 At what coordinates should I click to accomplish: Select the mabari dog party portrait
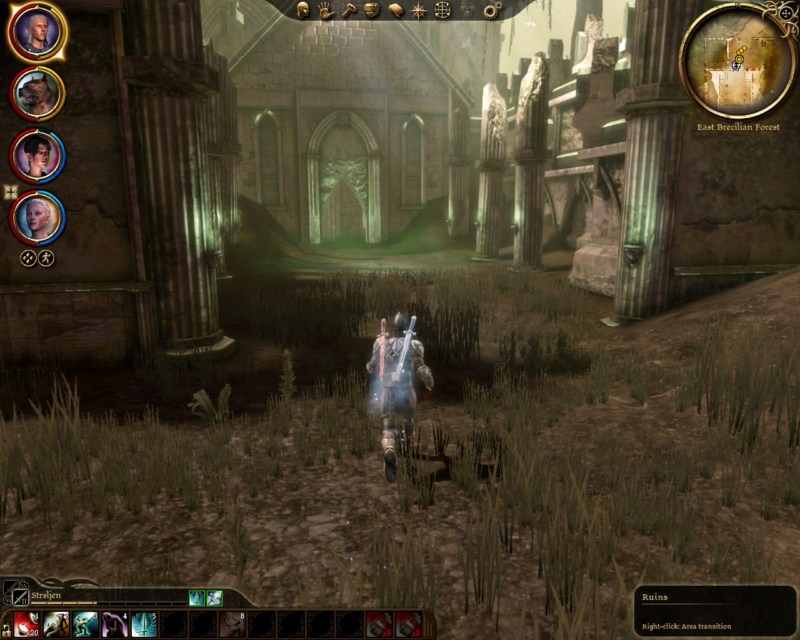coord(38,93)
